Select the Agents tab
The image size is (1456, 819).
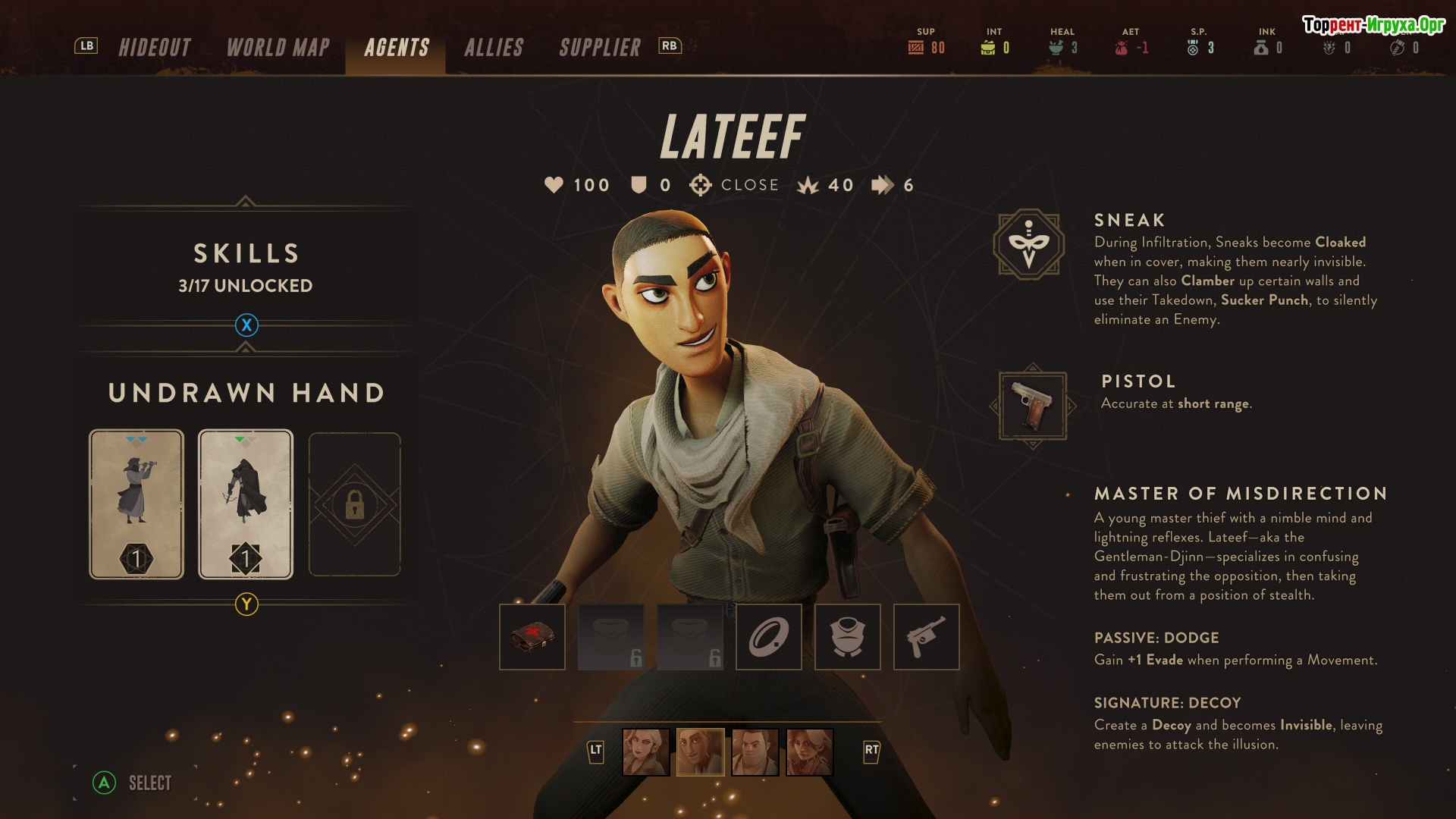(x=397, y=48)
